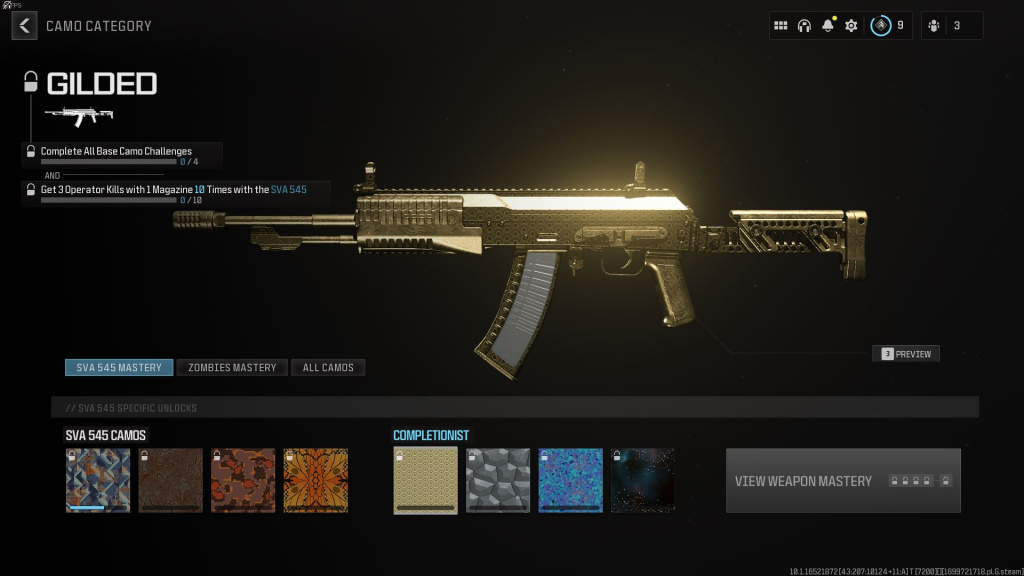Image resolution: width=1024 pixels, height=576 pixels.
Task: Switch to the Zombies Mastery tab
Action: click(x=232, y=368)
